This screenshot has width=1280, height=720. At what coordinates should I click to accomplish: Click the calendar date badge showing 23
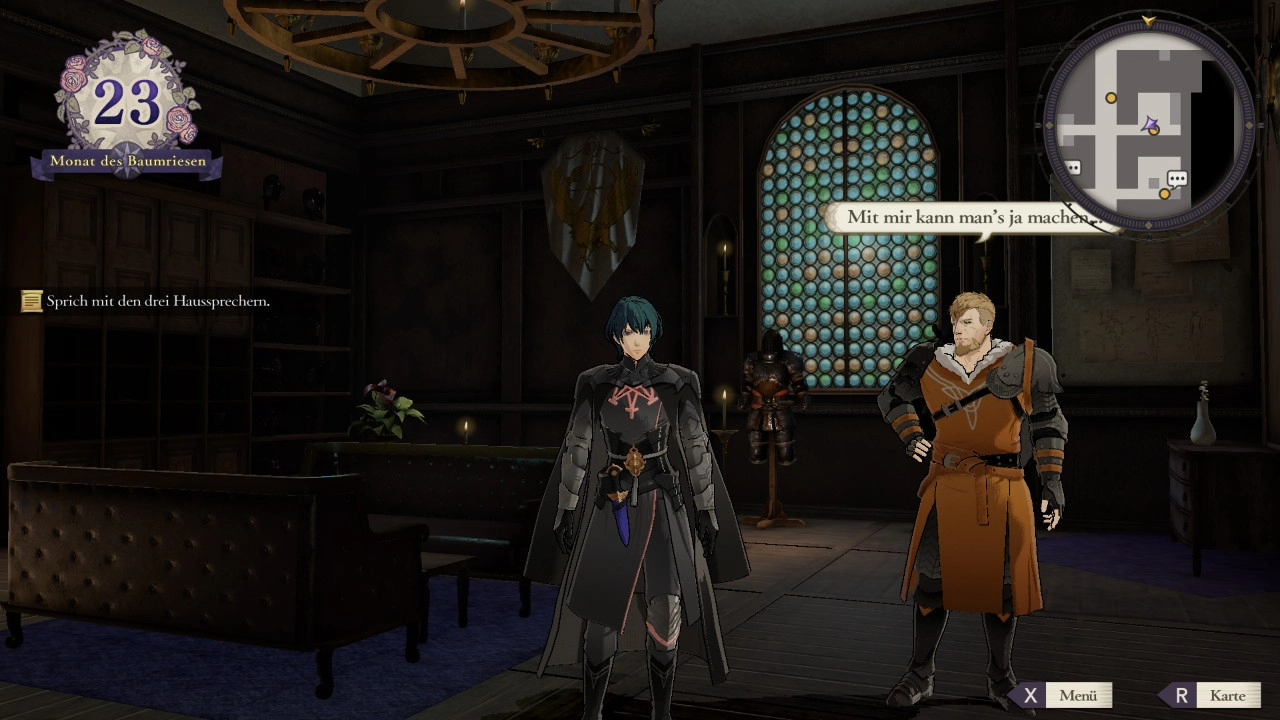(127, 103)
